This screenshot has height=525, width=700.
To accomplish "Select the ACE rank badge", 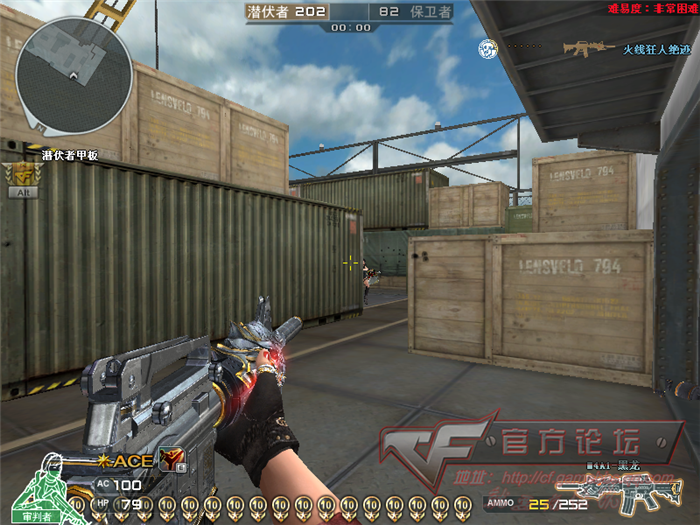I will pos(129,461).
